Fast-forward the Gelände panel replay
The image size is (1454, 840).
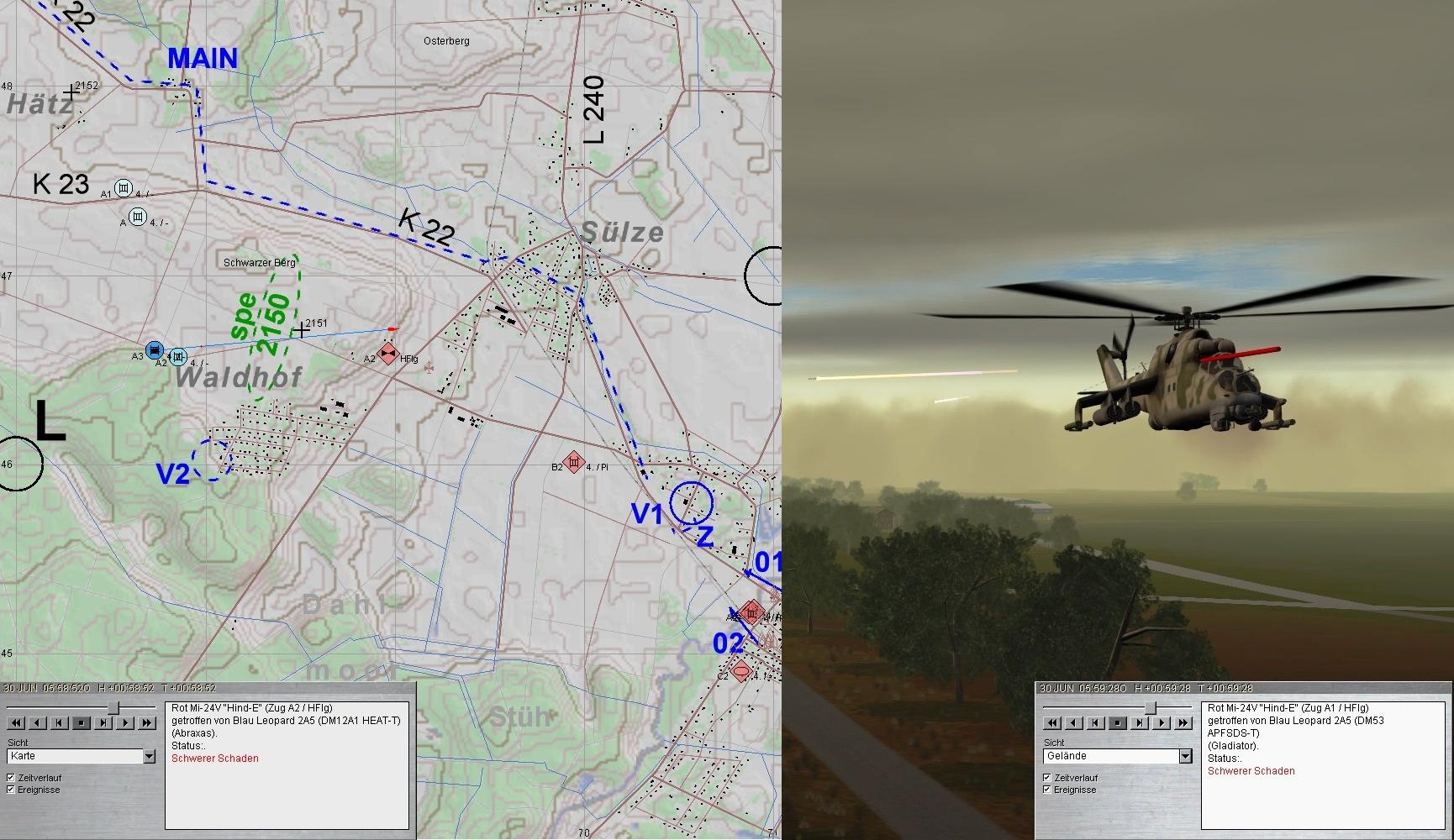tap(1183, 722)
